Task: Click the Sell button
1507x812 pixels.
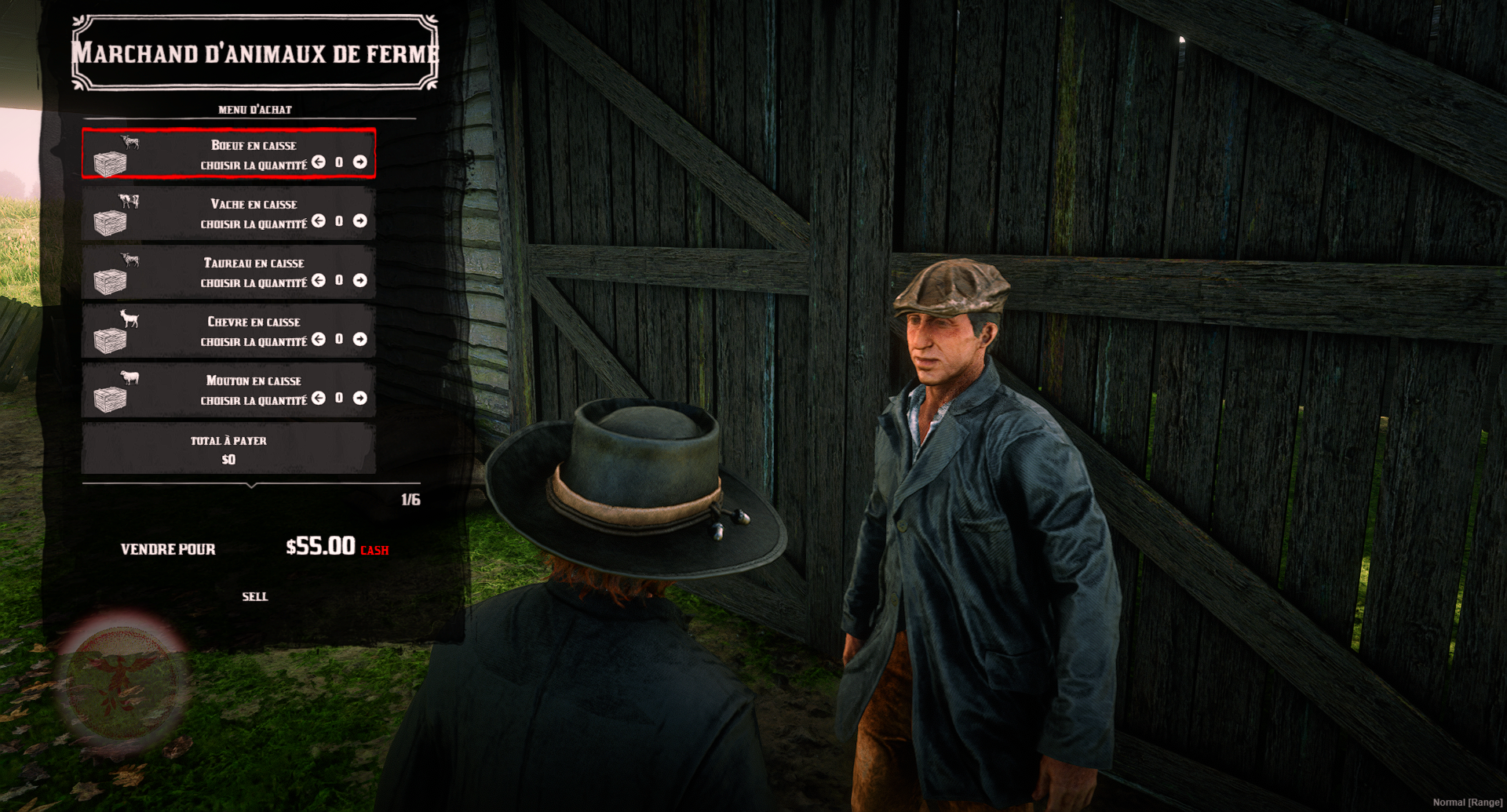Action: coord(255,597)
